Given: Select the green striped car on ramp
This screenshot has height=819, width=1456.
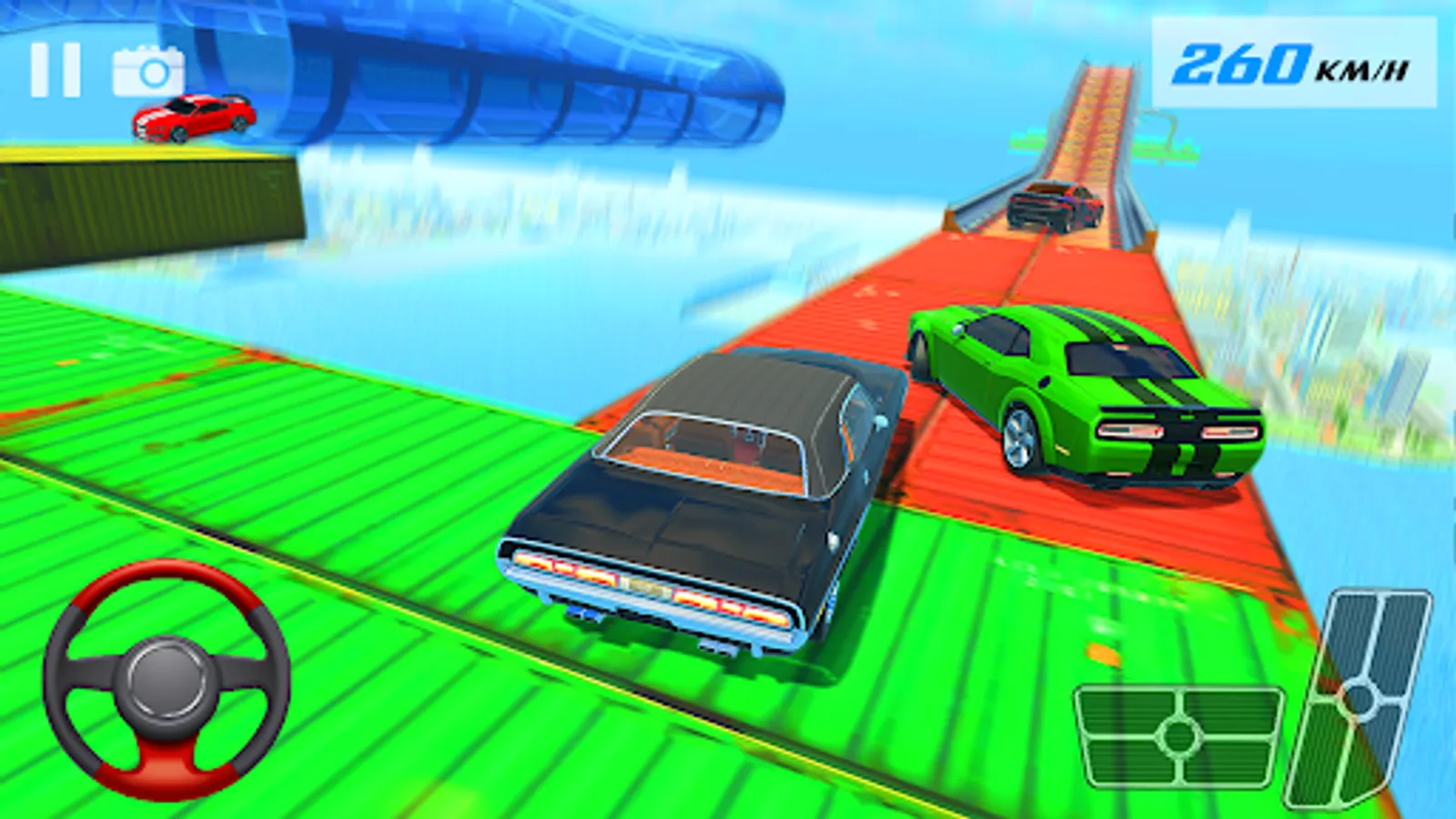Looking at the screenshot, I should pyautogui.click(x=1078, y=391).
